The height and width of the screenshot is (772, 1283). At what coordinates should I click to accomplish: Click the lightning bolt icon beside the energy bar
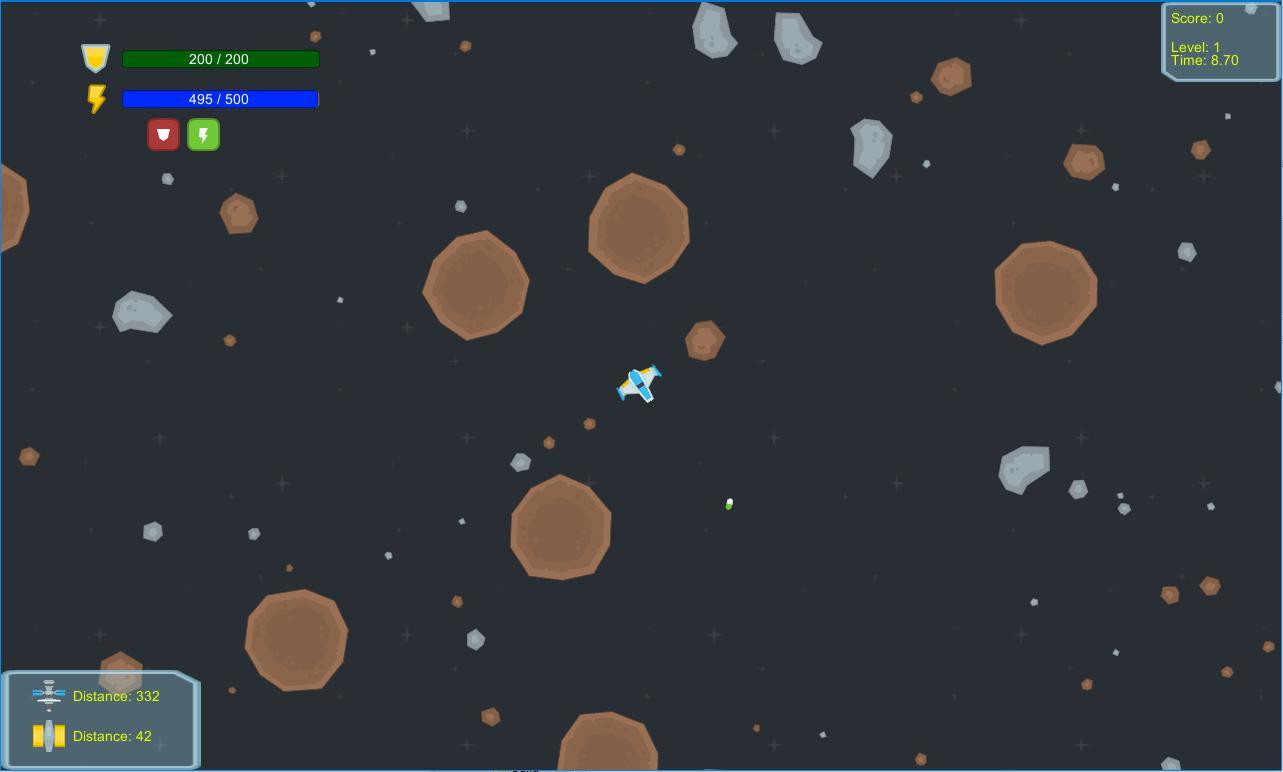[x=96, y=98]
